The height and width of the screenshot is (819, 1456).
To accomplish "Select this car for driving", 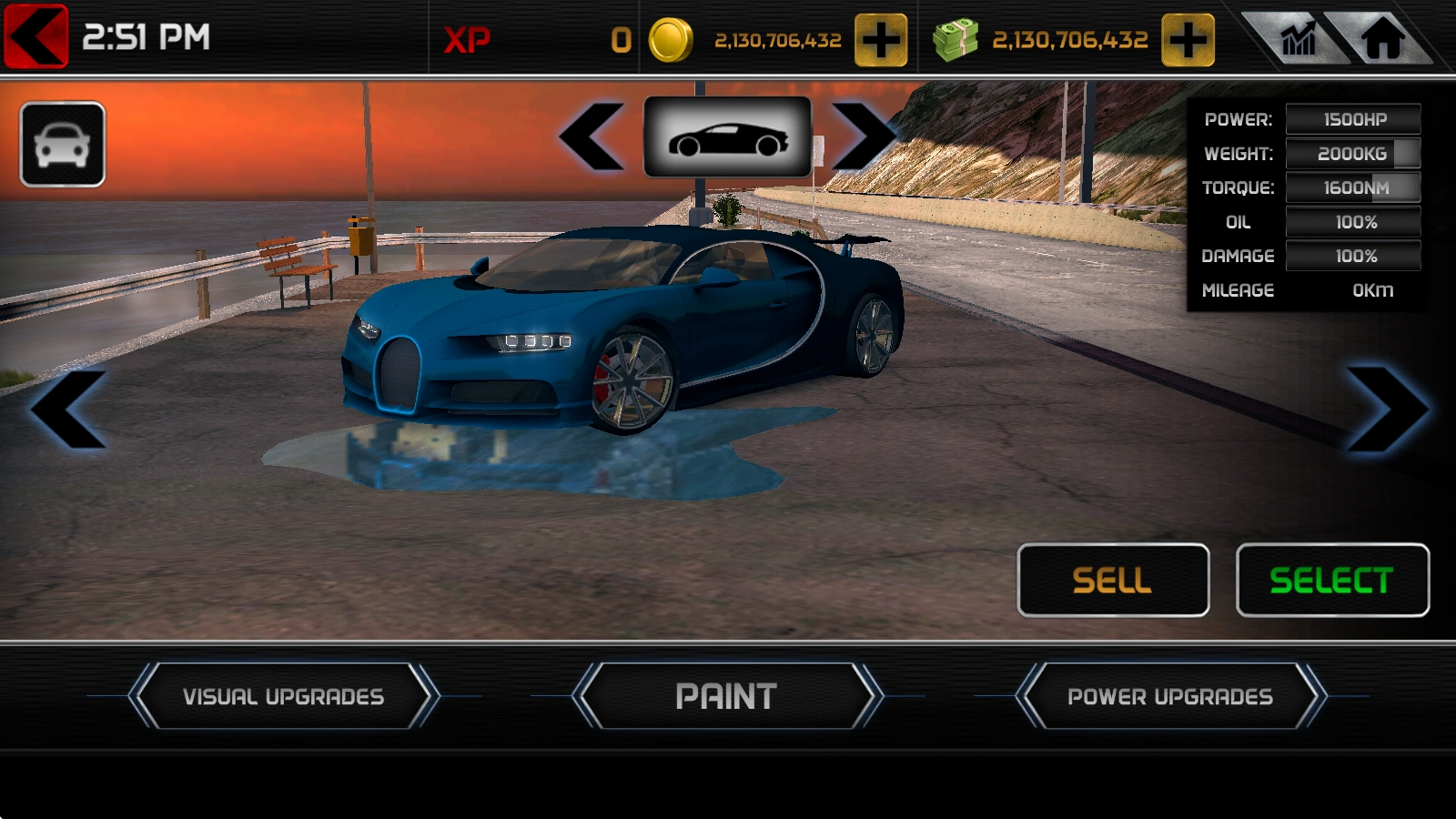I will click(x=1332, y=581).
